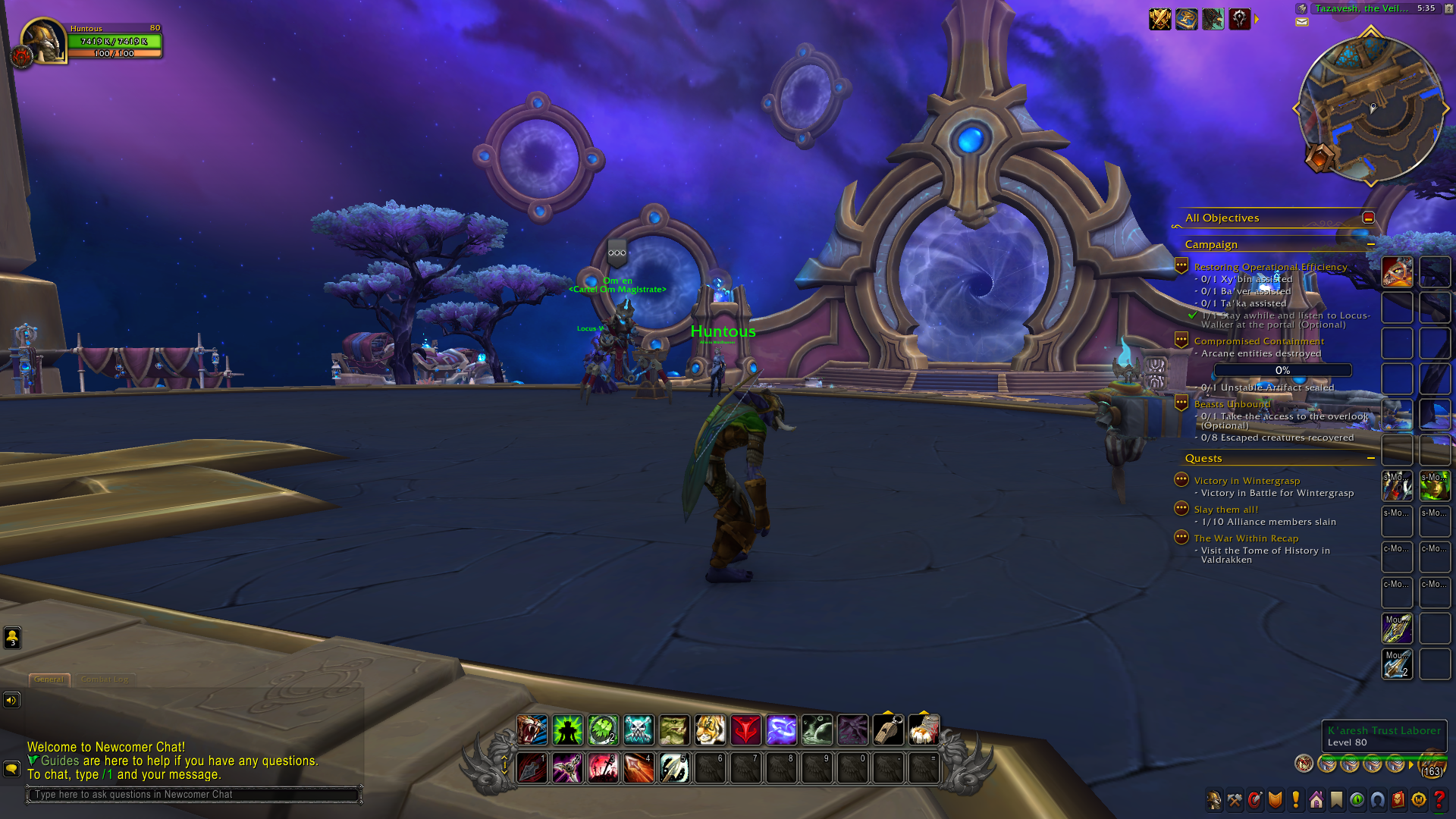Open the character info micro button
Image resolution: width=1456 pixels, height=819 pixels.
pyautogui.click(x=1214, y=800)
